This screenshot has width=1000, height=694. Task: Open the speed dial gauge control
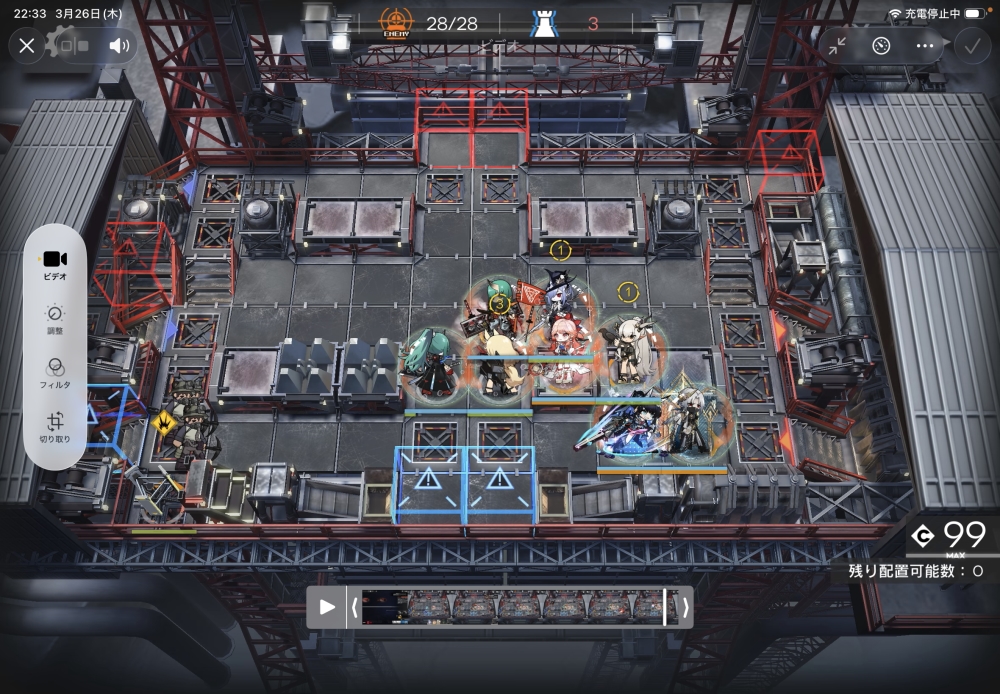[880, 45]
